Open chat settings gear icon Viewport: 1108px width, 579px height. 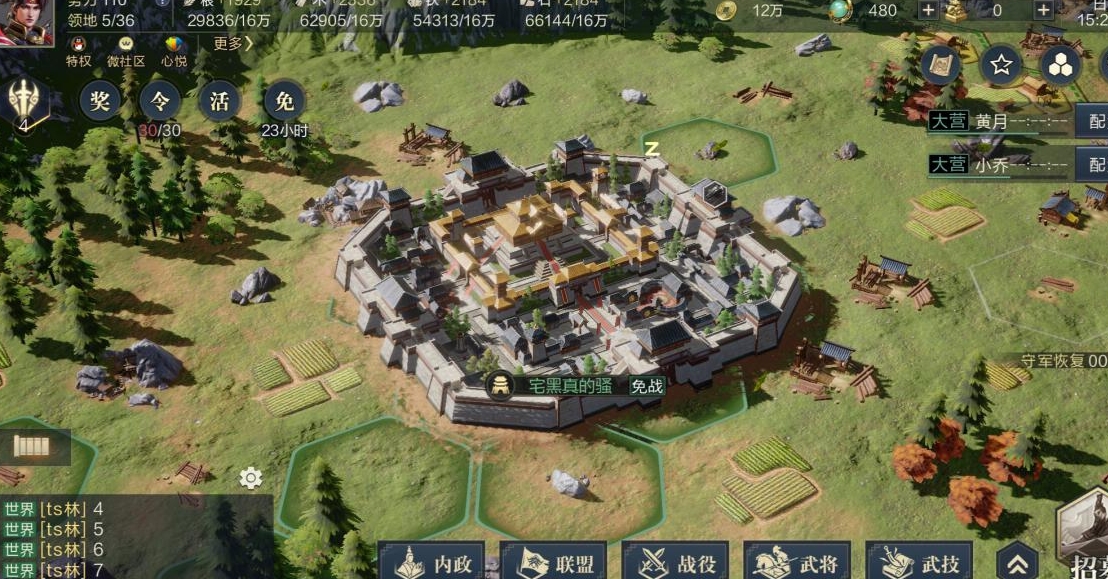[251, 478]
